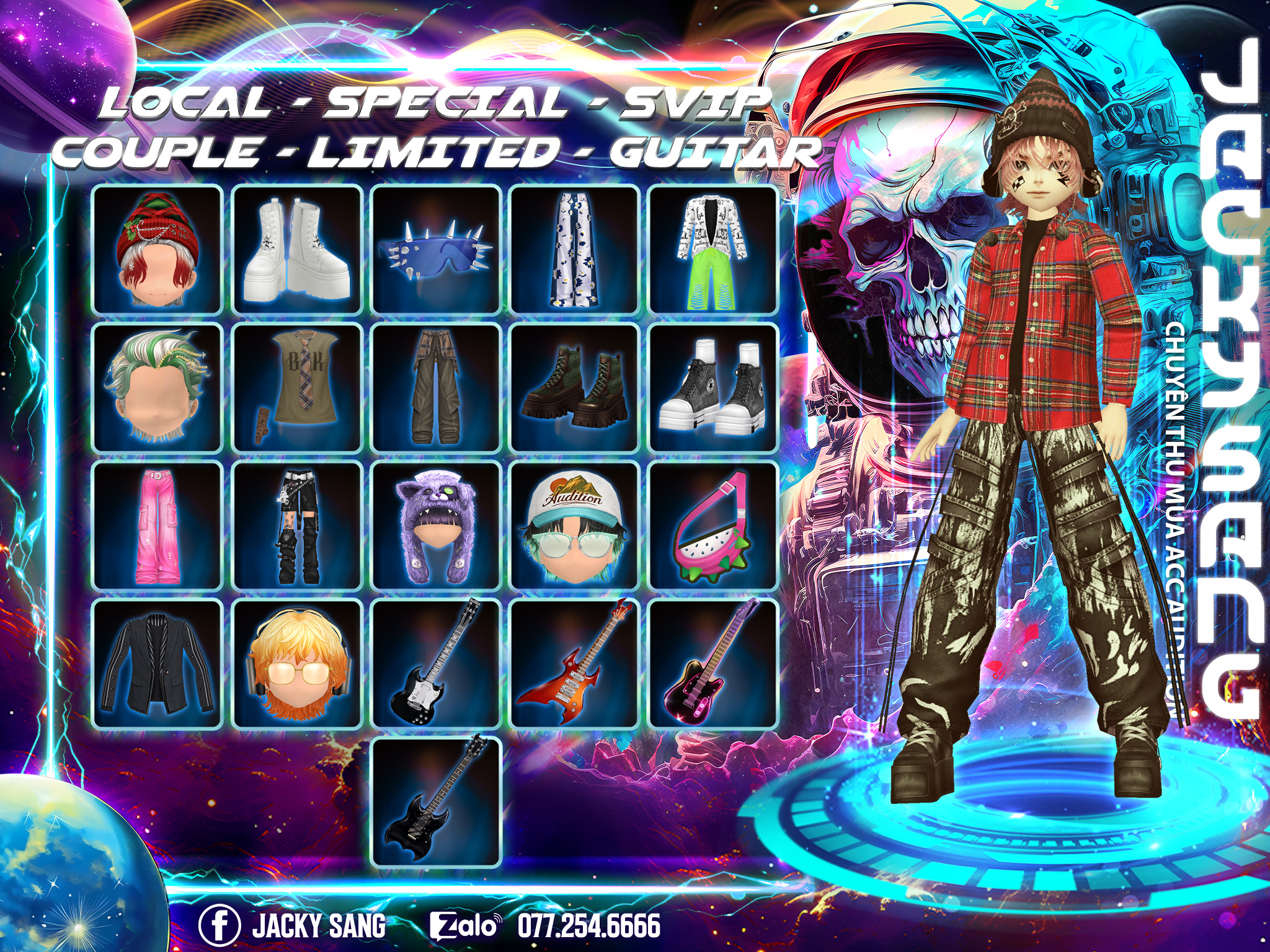The image size is (1270, 952).
Task: Select the white floral wide-leg pants
Action: tap(574, 249)
